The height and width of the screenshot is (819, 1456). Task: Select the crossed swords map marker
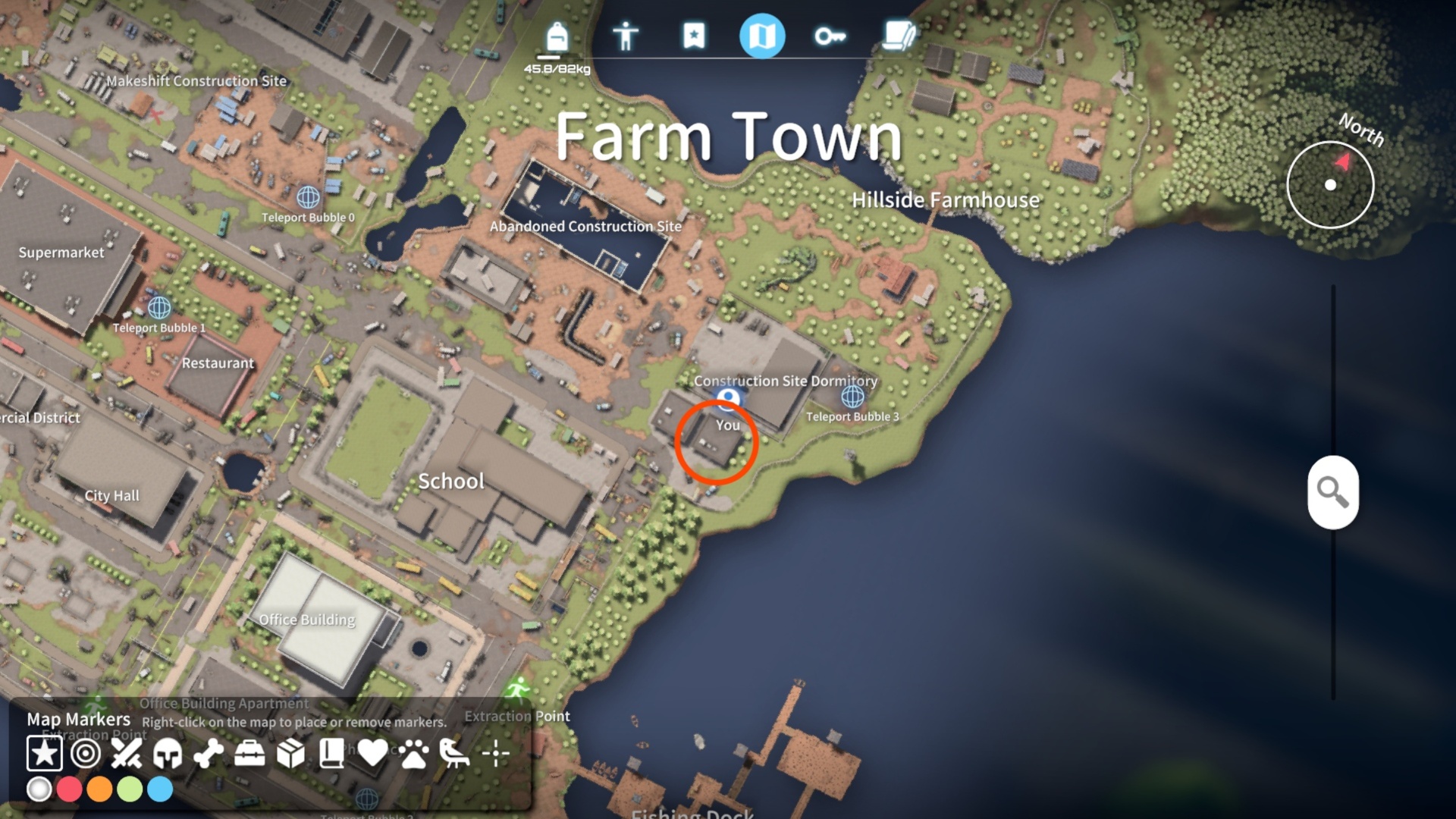(127, 754)
